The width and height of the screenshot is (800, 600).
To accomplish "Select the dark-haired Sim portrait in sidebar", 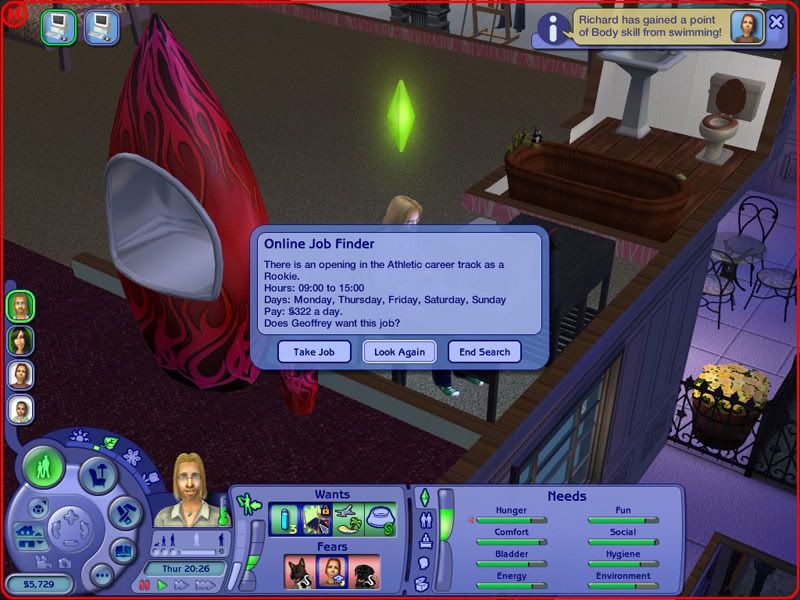I will pyautogui.click(x=20, y=340).
